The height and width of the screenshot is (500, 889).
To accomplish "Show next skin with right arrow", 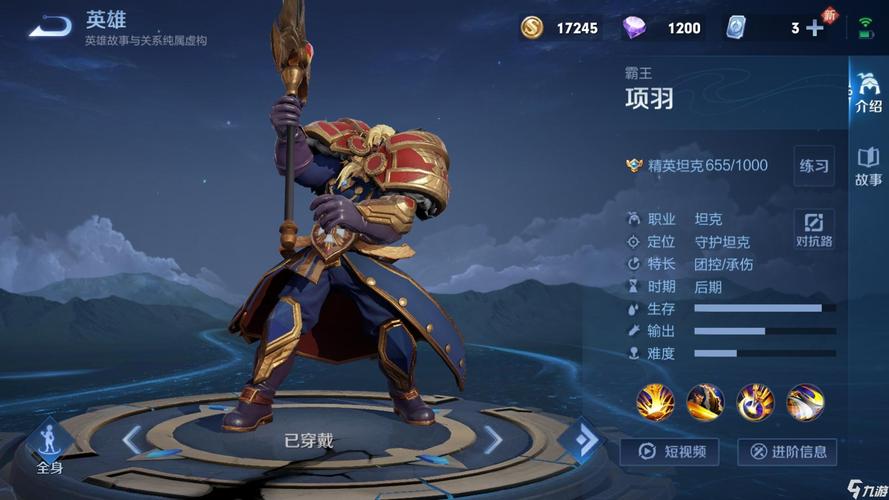I will (x=493, y=440).
